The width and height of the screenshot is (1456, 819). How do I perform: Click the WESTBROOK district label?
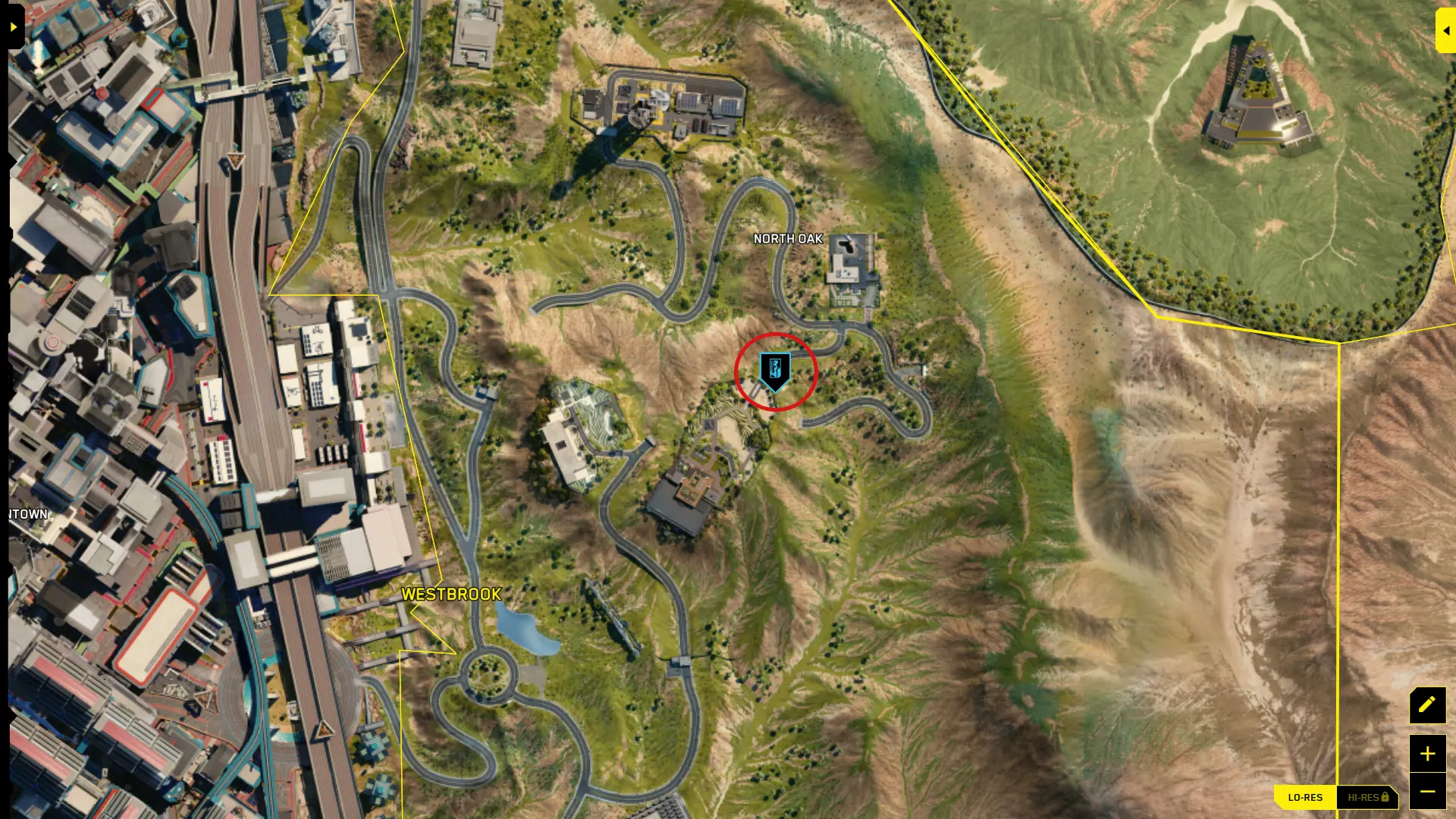point(451,595)
